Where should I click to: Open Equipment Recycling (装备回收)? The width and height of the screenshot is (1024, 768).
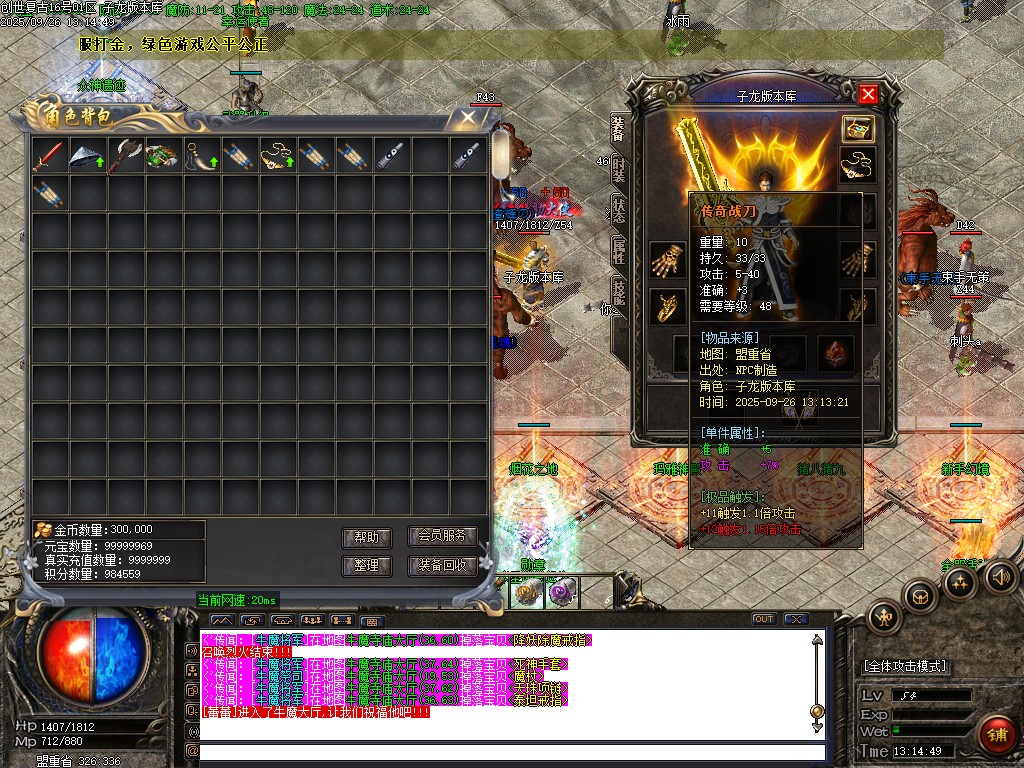(442, 566)
